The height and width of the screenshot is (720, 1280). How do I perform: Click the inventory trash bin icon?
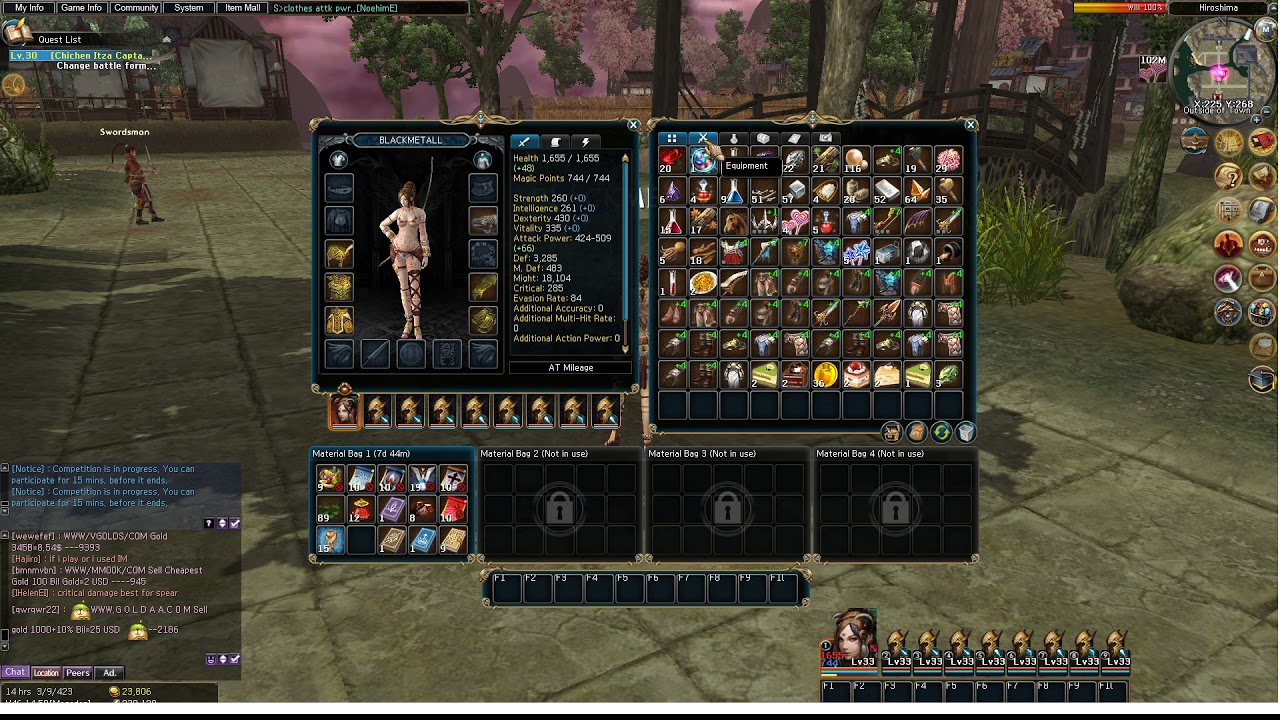(966, 432)
